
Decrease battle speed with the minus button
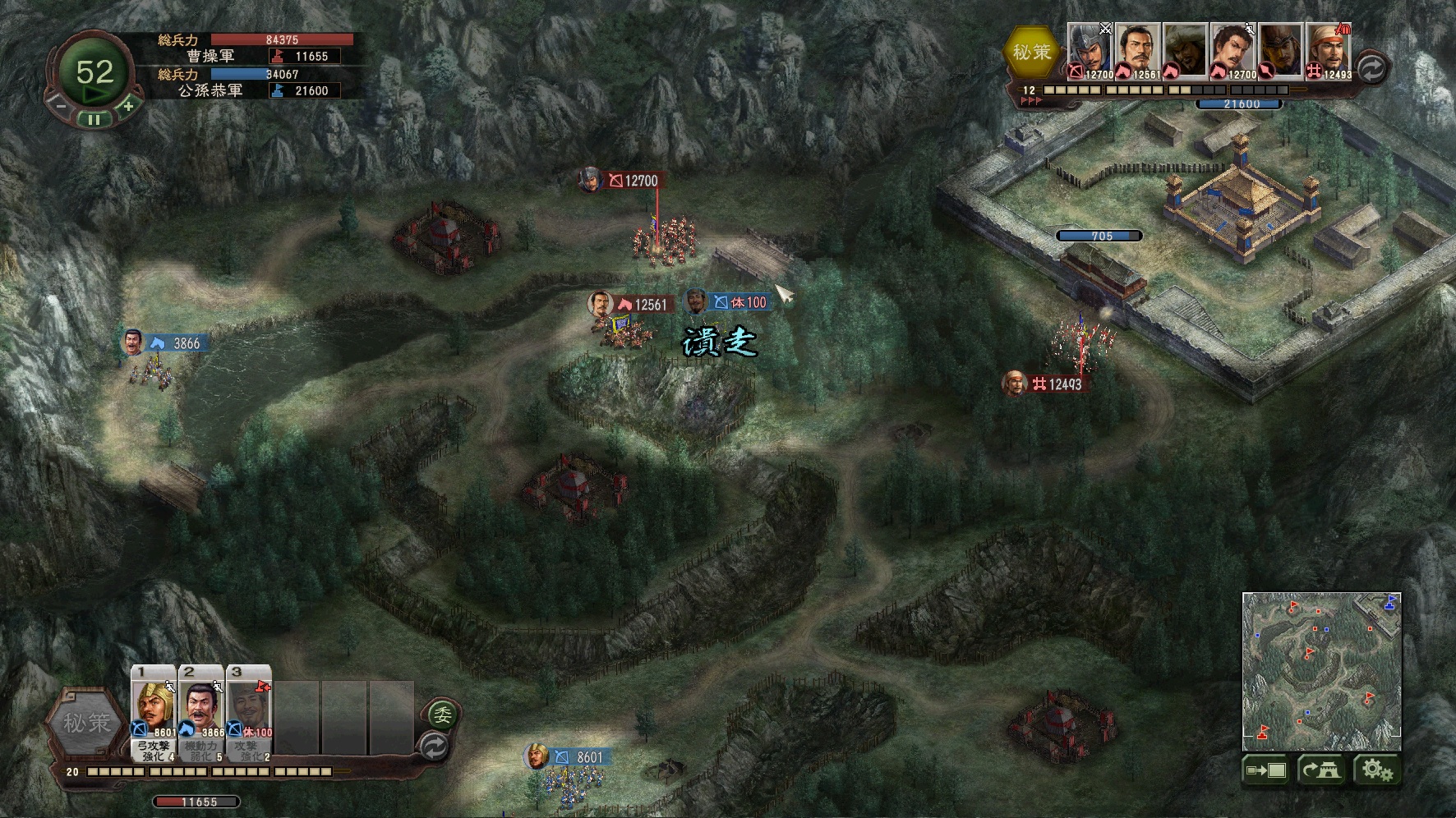[x=60, y=105]
